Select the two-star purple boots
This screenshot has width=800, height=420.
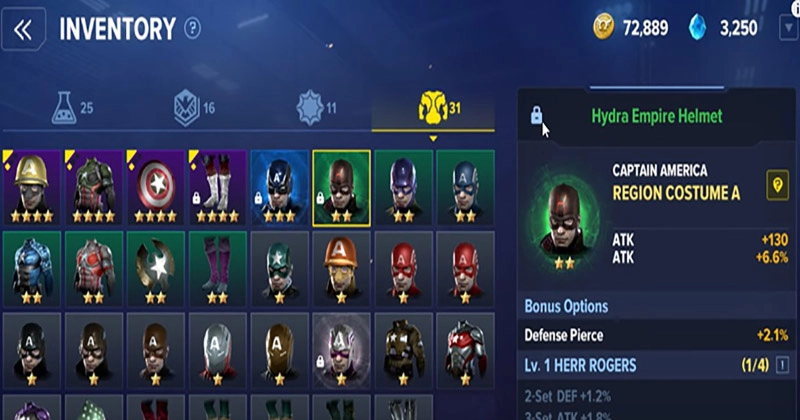pos(218,267)
